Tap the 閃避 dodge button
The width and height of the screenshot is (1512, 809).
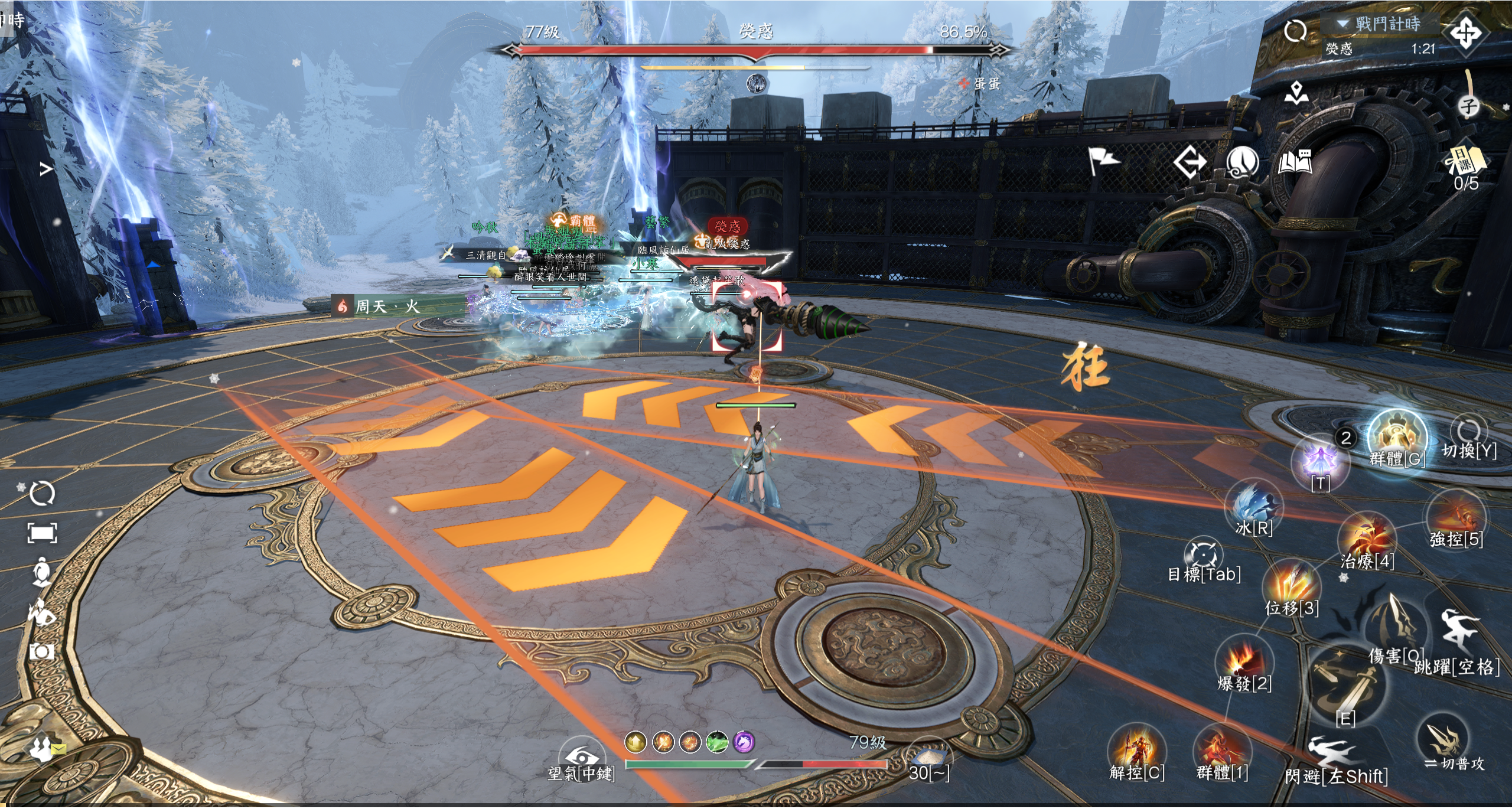(1336, 758)
